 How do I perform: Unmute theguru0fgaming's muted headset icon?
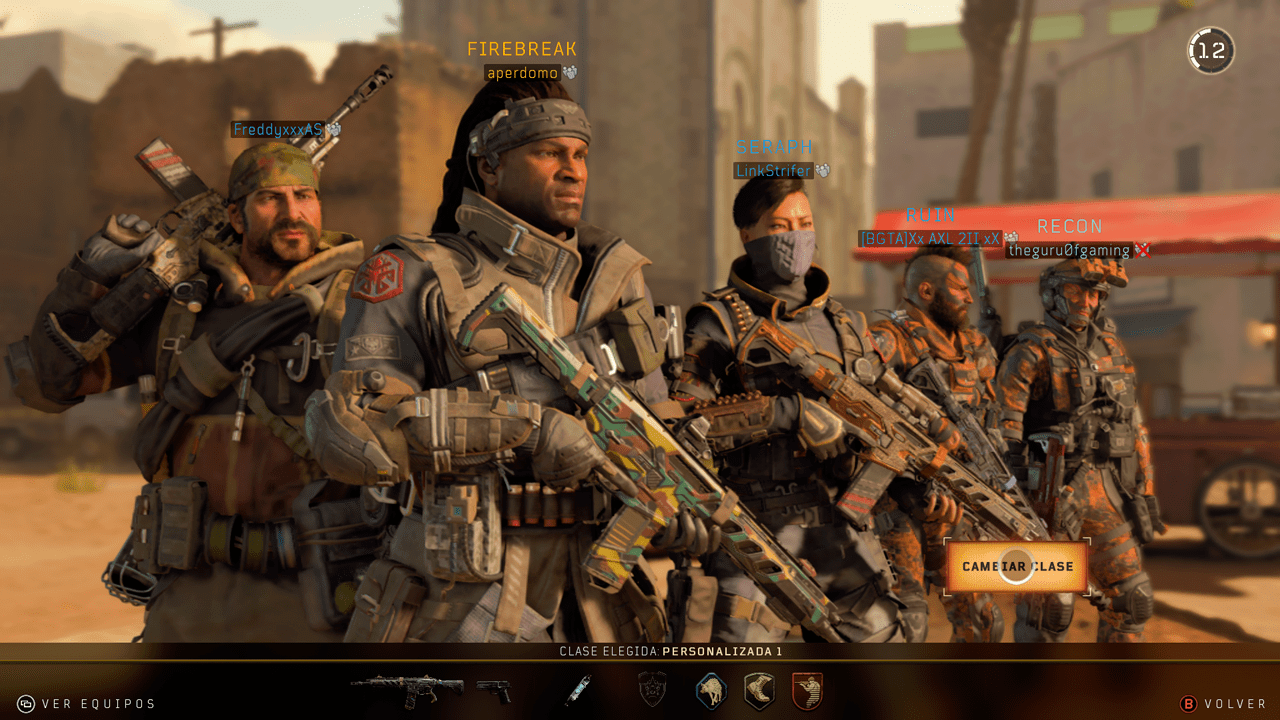tap(1141, 250)
